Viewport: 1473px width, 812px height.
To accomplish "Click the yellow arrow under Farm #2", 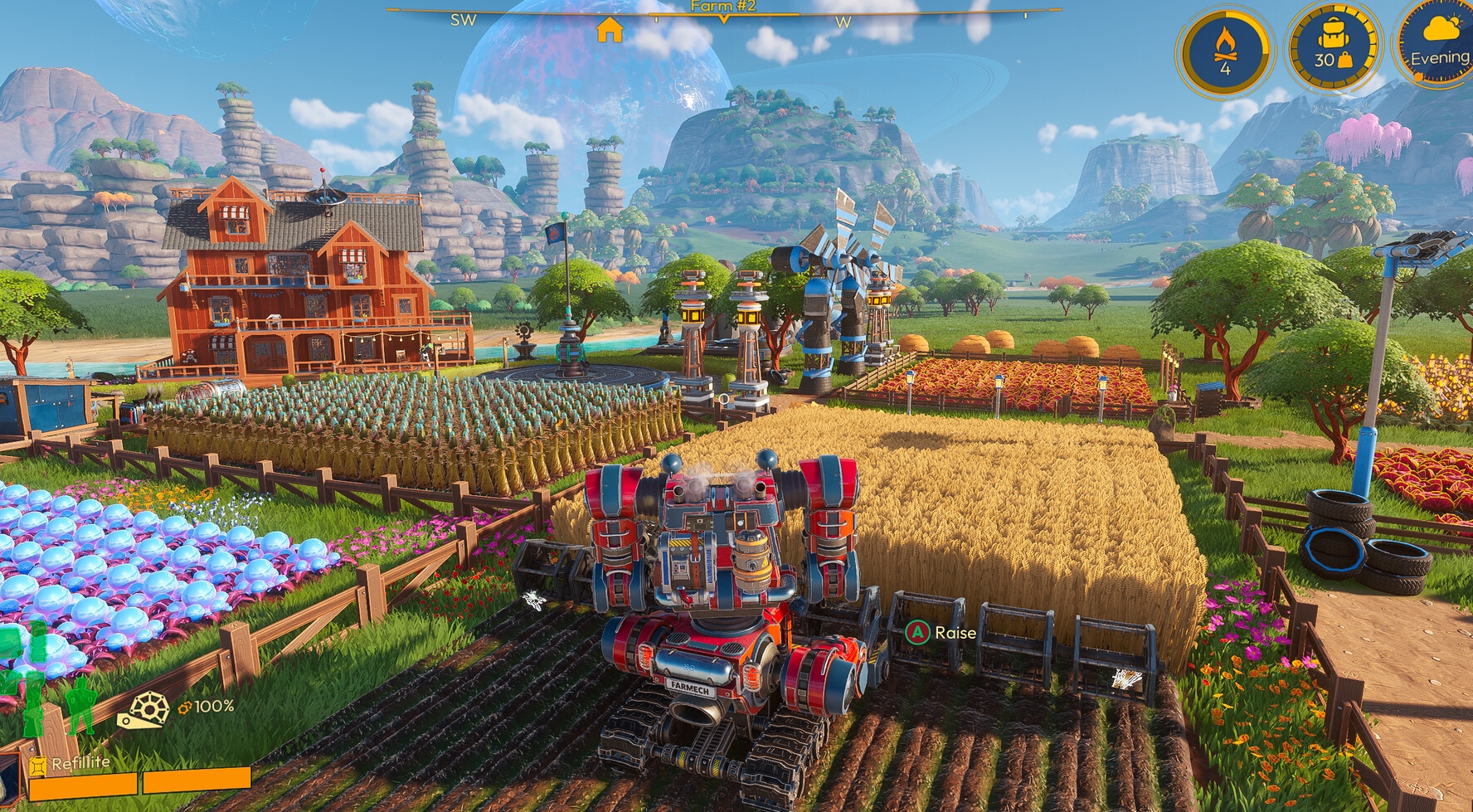I will click(723, 18).
